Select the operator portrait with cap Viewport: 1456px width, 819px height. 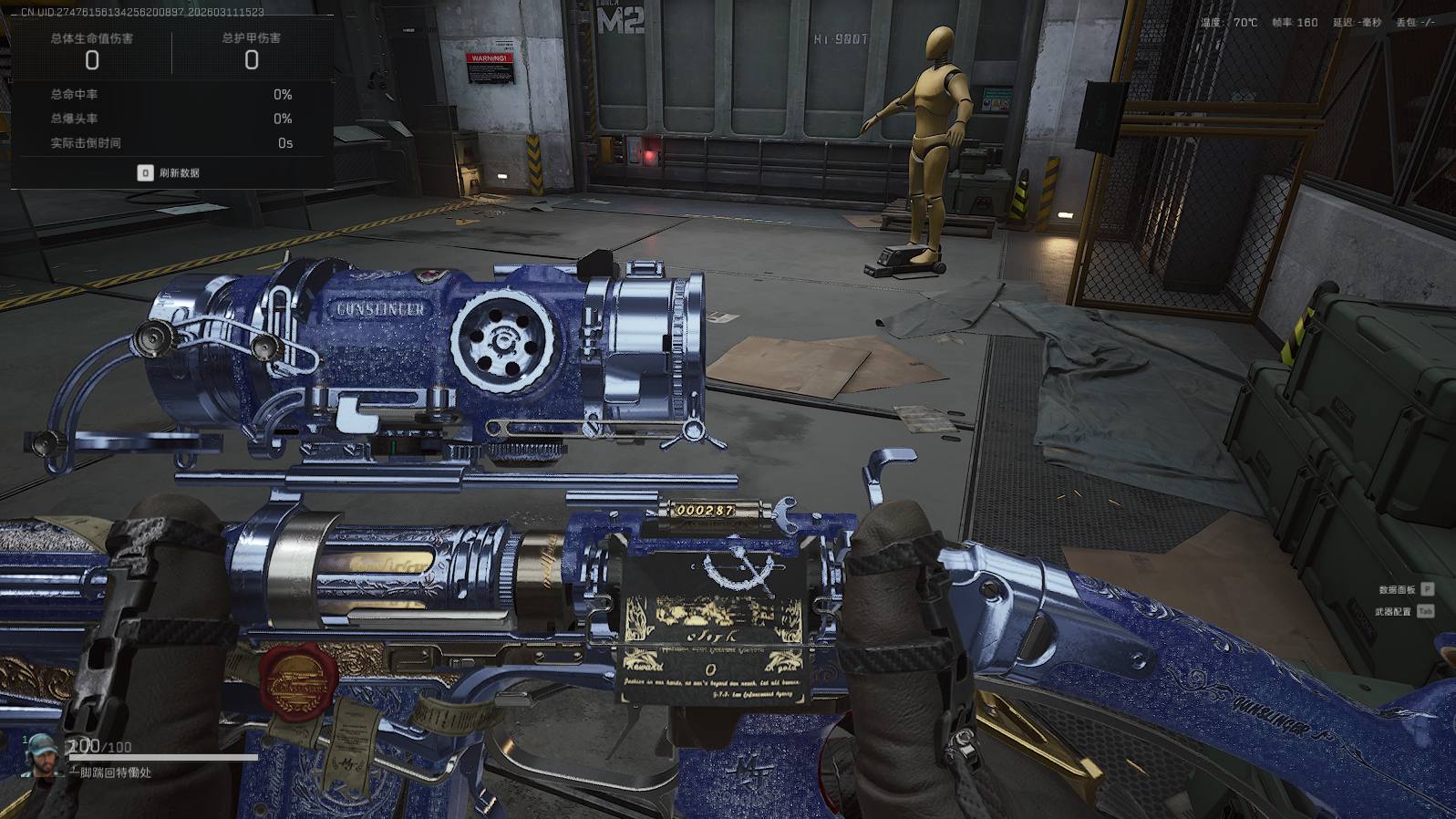point(40,753)
